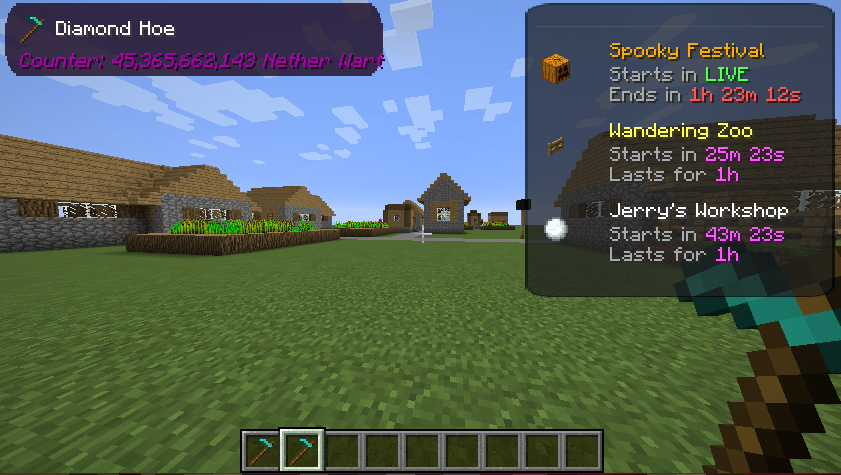Open the Spooky Festival event entry
Image resolution: width=841 pixels, height=475 pixels.
(687, 51)
